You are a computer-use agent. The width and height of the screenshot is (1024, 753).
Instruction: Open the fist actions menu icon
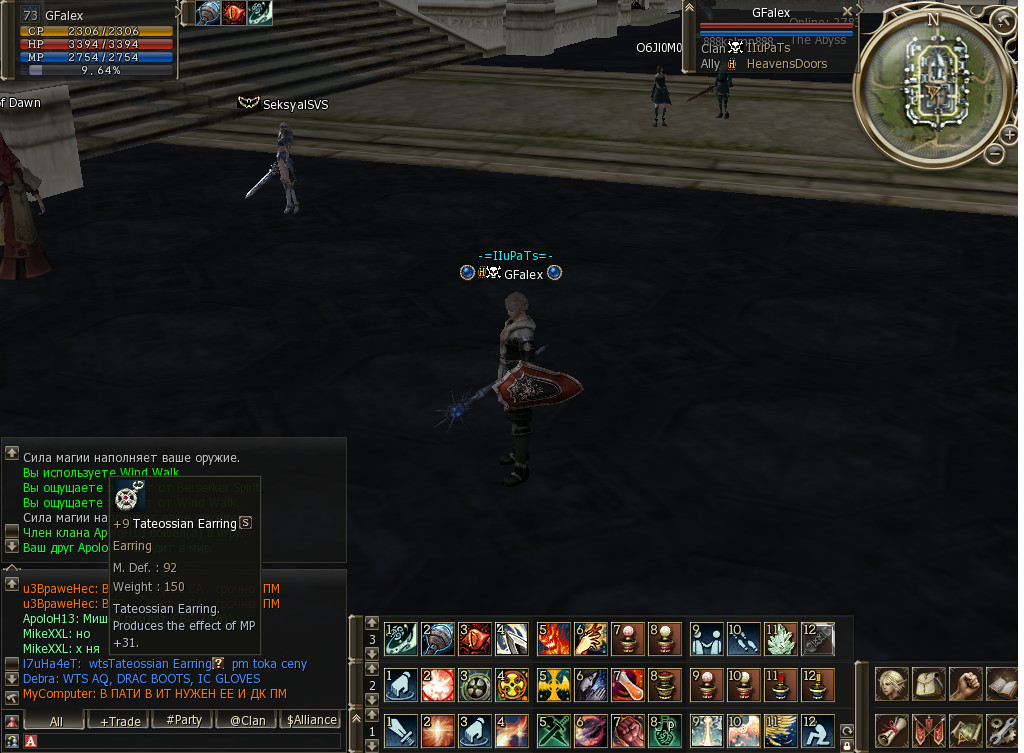968,685
